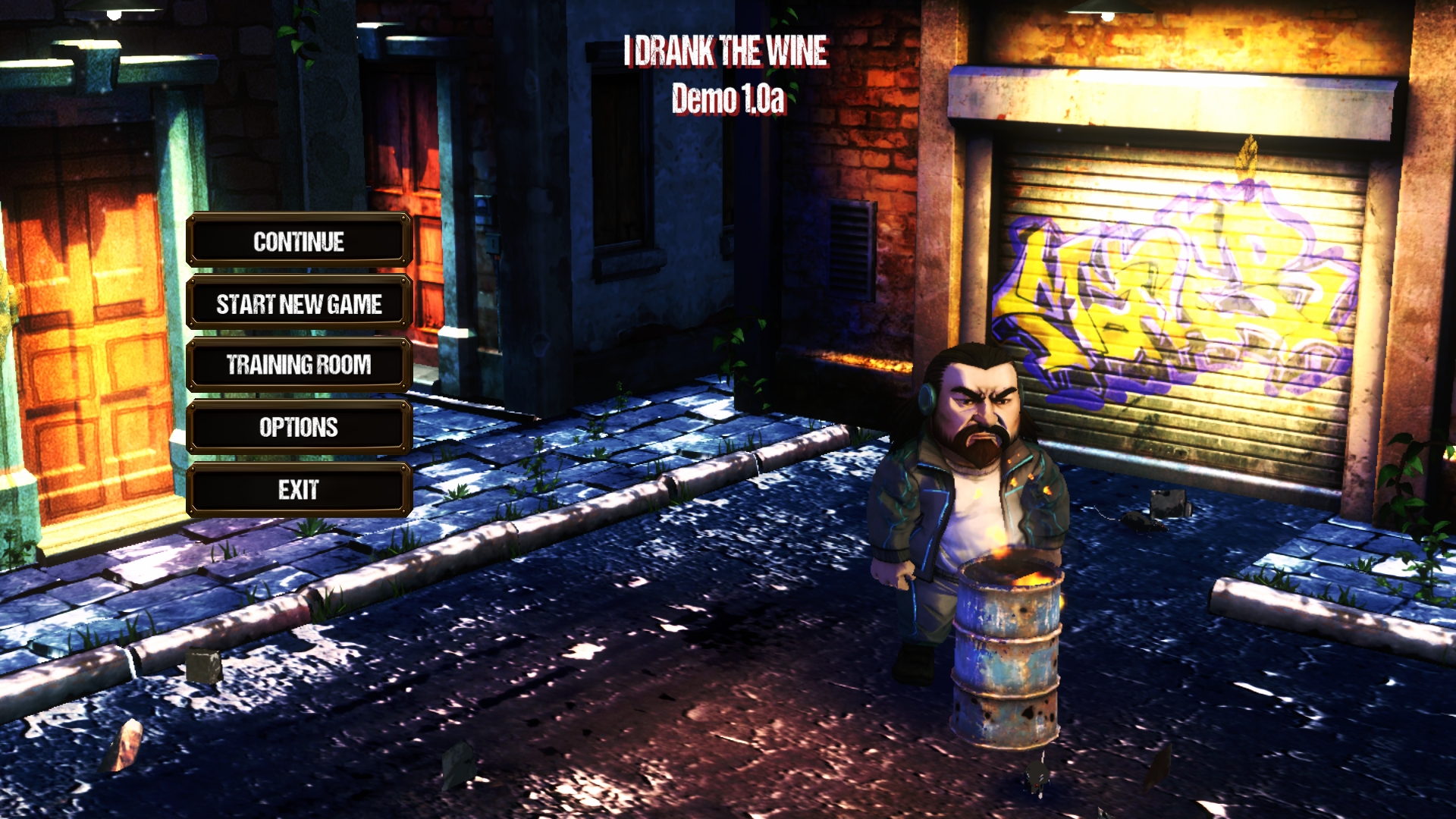Enter the Training Room
The height and width of the screenshot is (819, 1456).
pos(299,366)
